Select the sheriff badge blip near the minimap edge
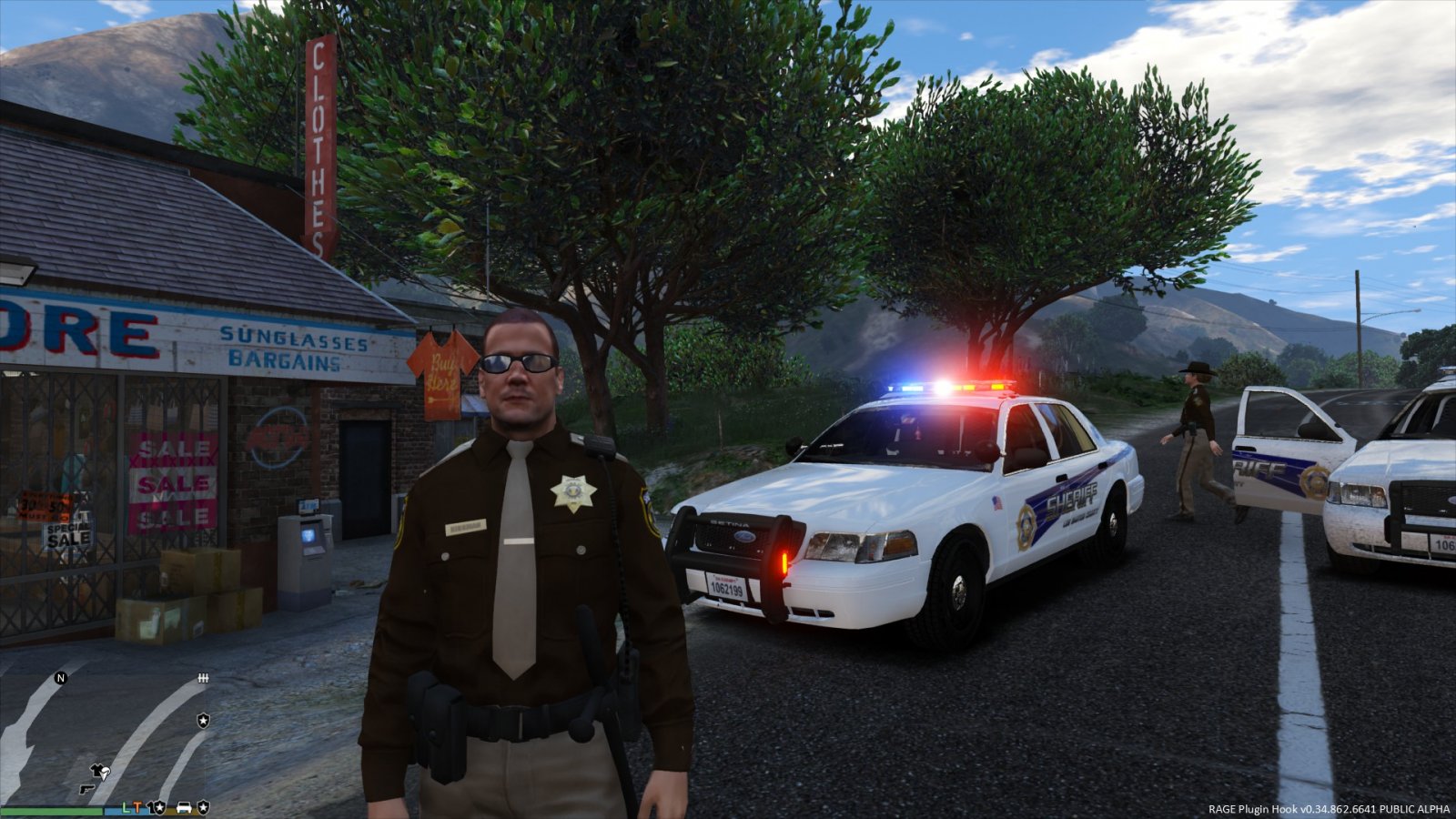The image size is (1456, 819). pyautogui.click(x=204, y=720)
